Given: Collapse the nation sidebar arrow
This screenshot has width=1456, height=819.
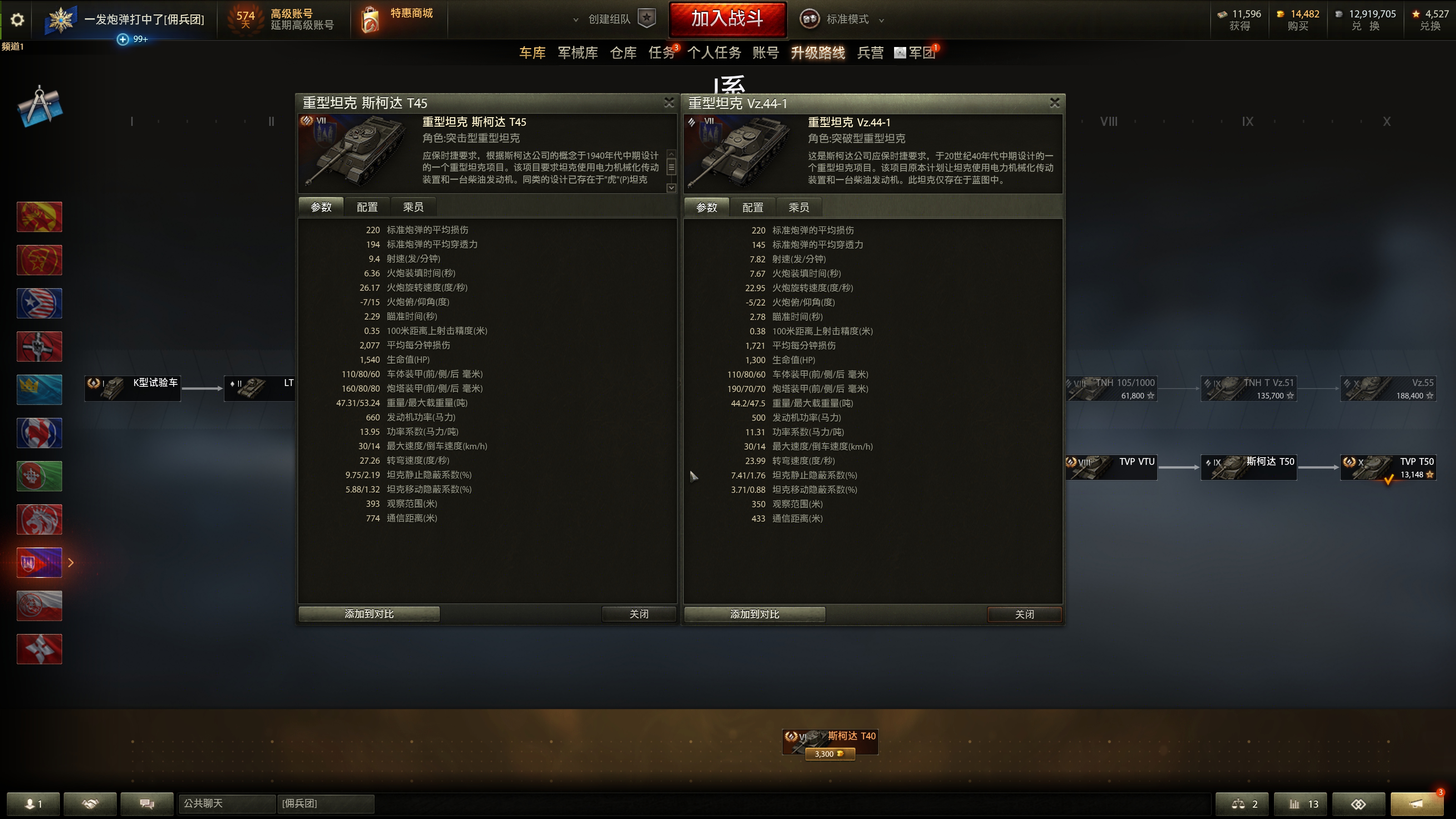Looking at the screenshot, I should click(x=71, y=562).
